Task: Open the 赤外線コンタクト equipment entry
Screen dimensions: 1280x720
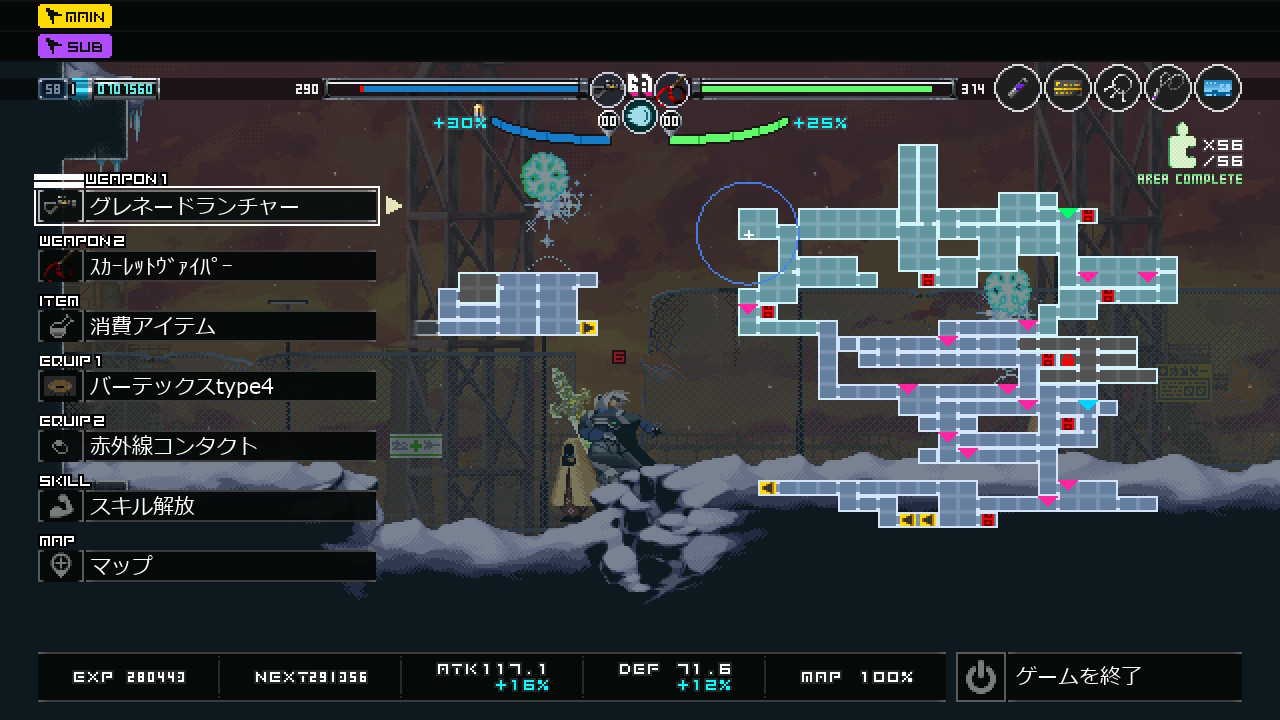Action: (x=207, y=446)
